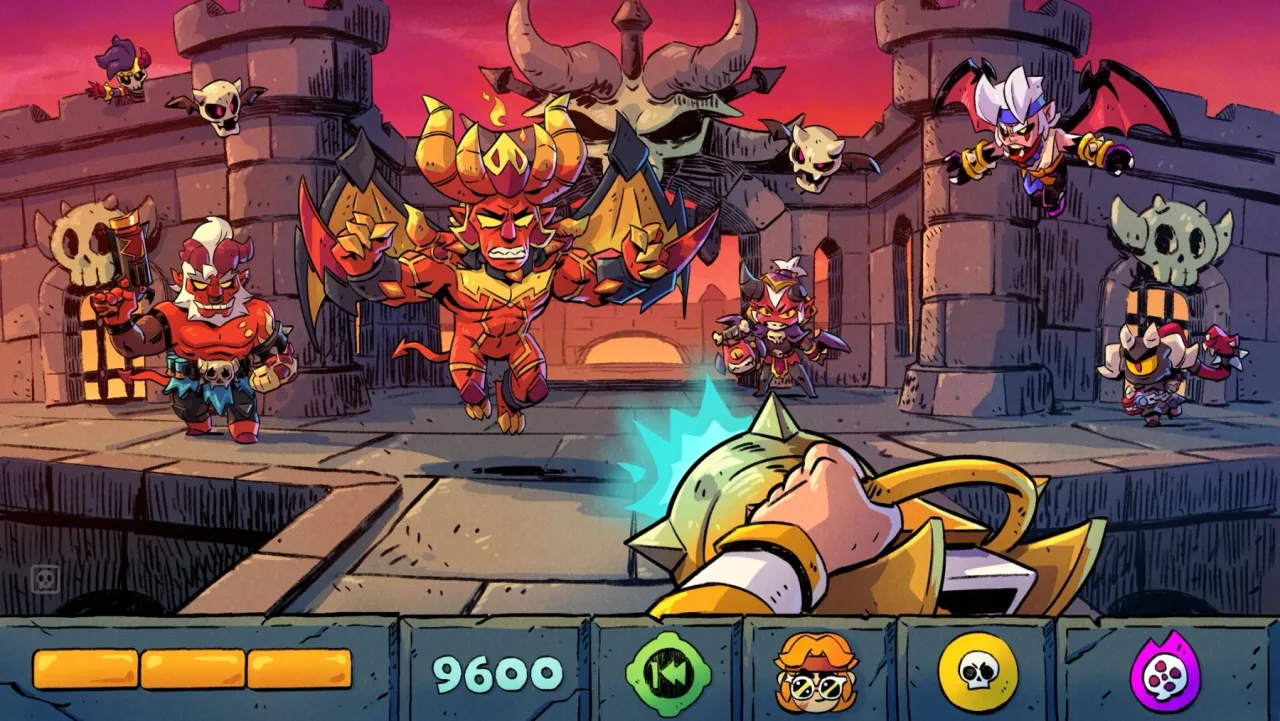Target the red devil brawler holding a pistol

(215, 320)
